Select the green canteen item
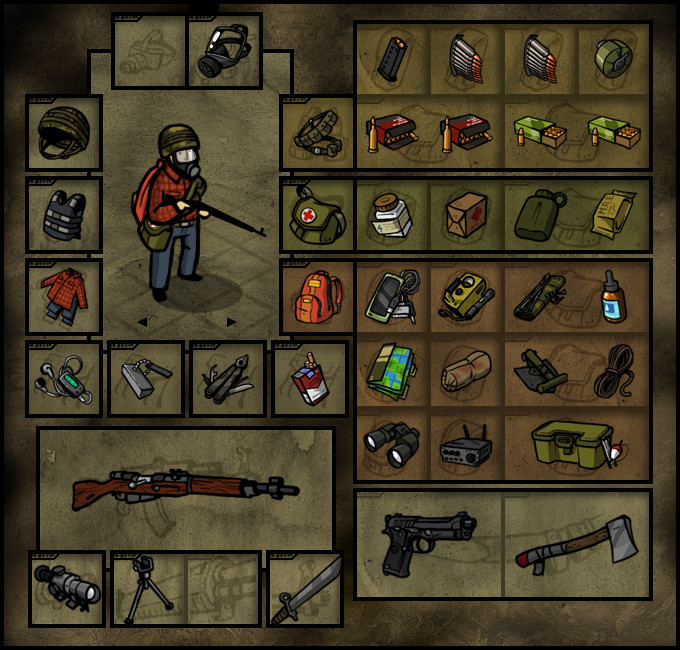This screenshot has height=650, width=680. click(540, 214)
